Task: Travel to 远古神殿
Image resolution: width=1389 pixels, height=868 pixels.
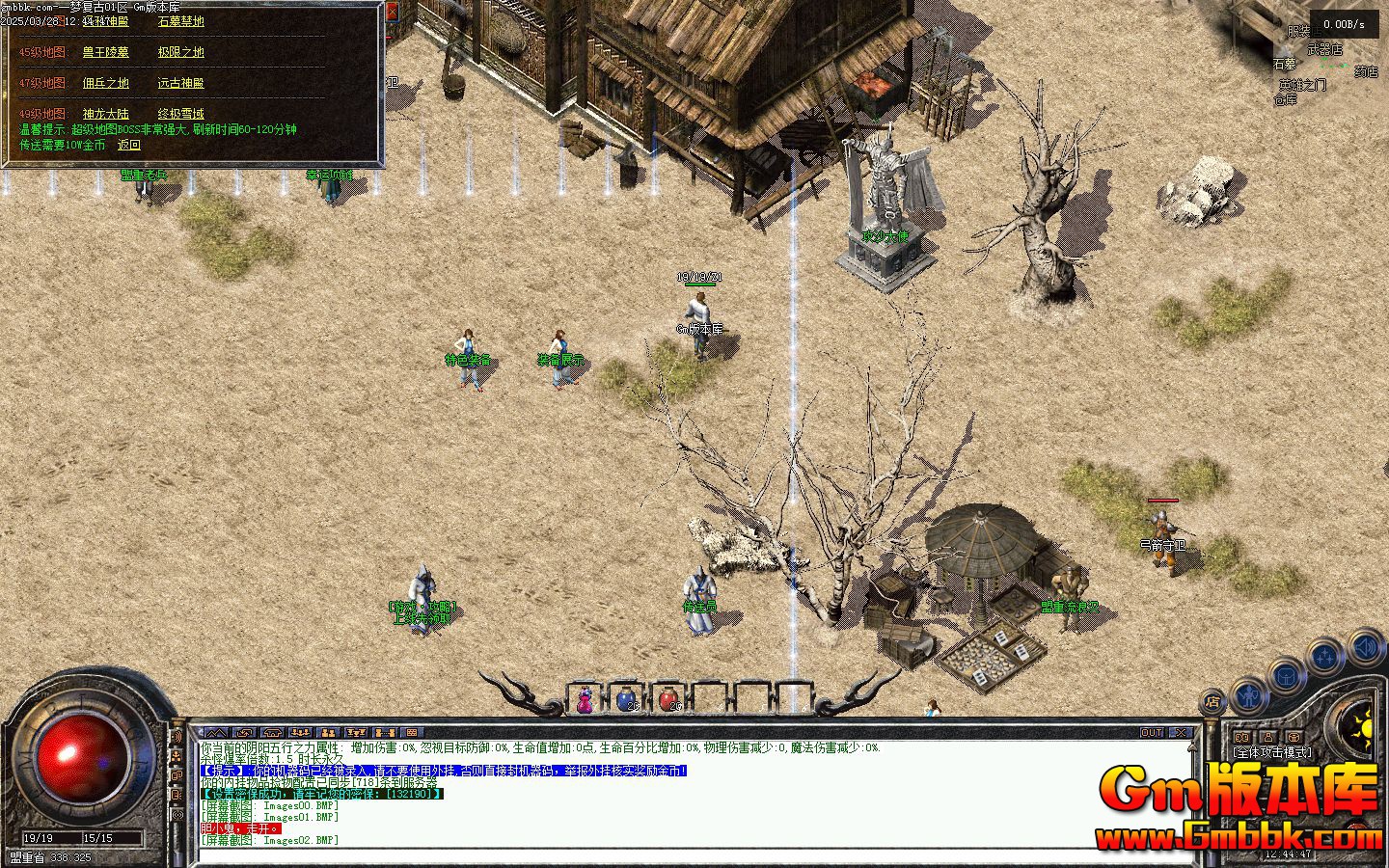Action: click(180, 83)
